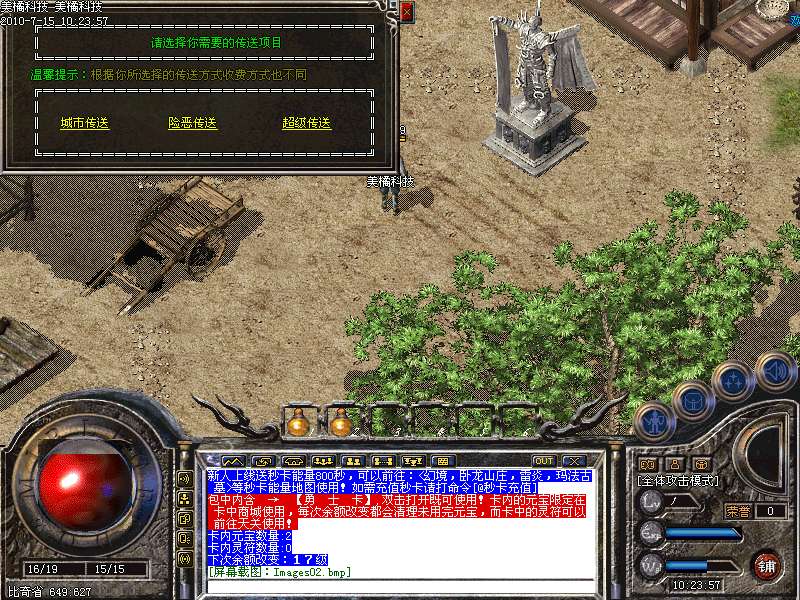800x600 pixels.
Task: Switch the 全体攻击模式 attack mode label
Action: pyautogui.click(x=679, y=481)
